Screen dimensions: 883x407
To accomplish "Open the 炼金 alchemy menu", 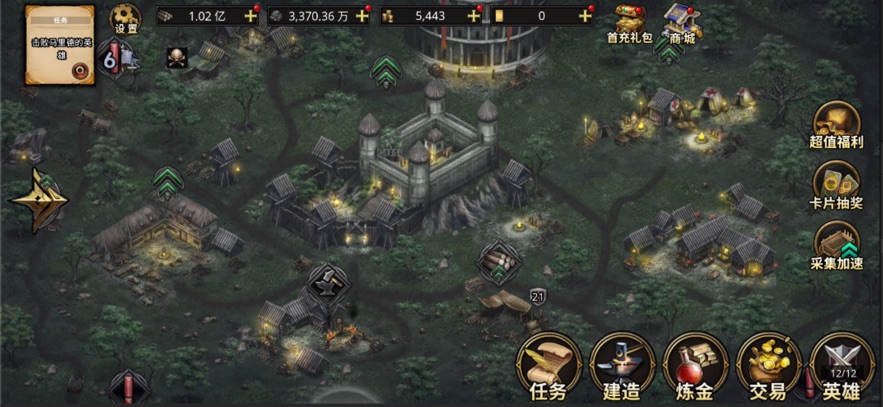I will (x=695, y=366).
